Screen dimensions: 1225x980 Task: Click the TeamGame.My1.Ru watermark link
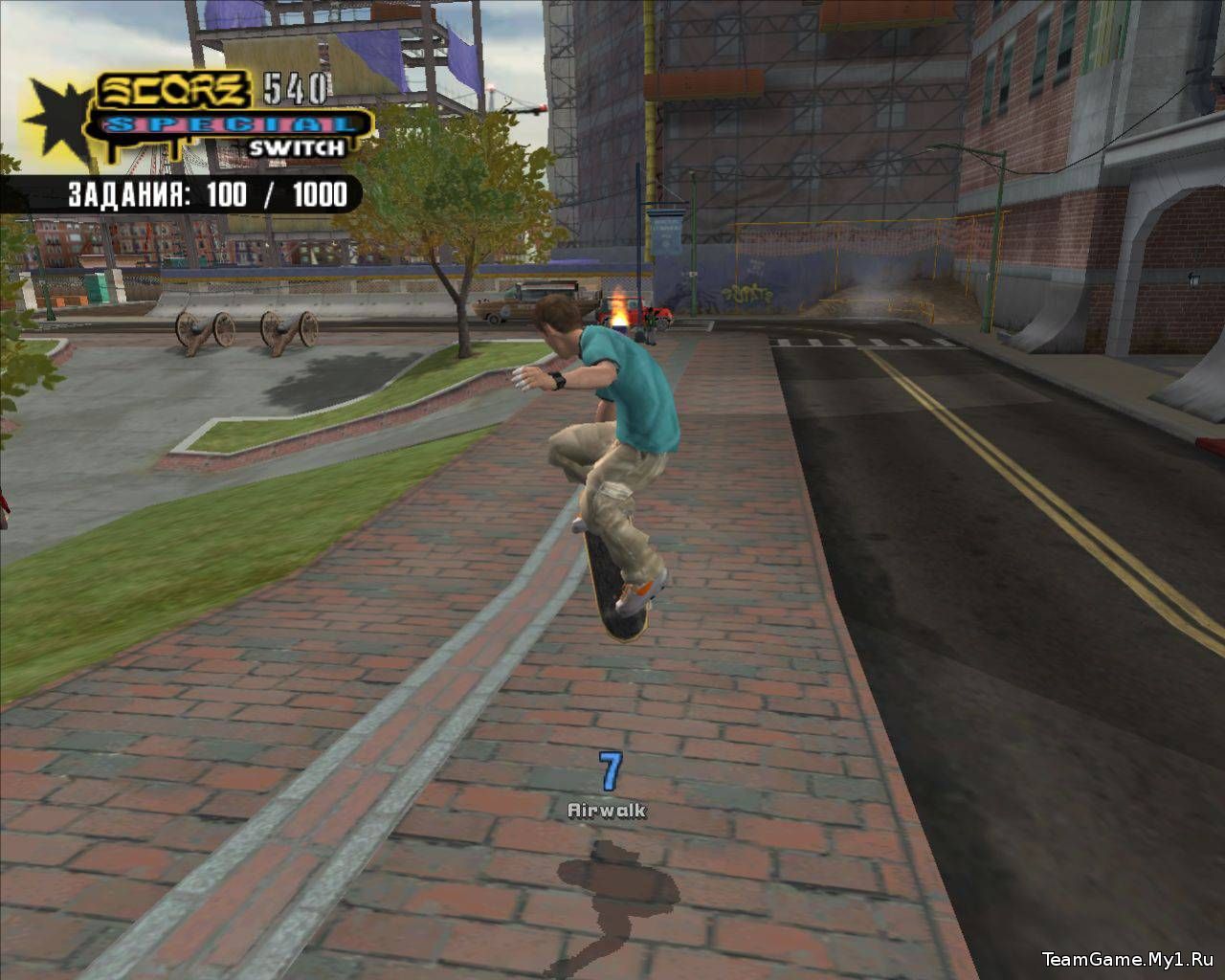click(1127, 959)
